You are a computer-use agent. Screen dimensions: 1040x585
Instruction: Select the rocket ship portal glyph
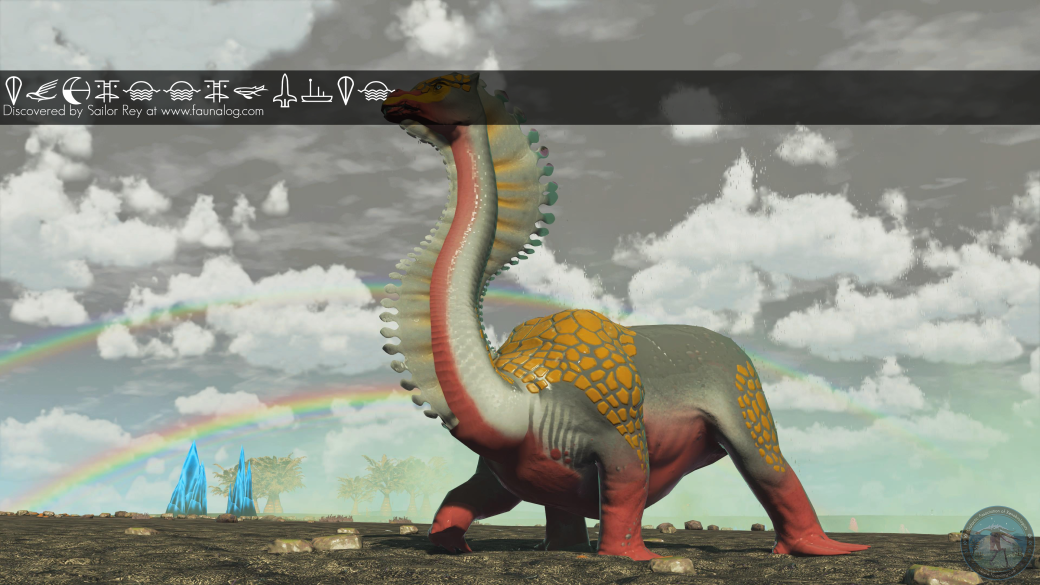[284, 91]
